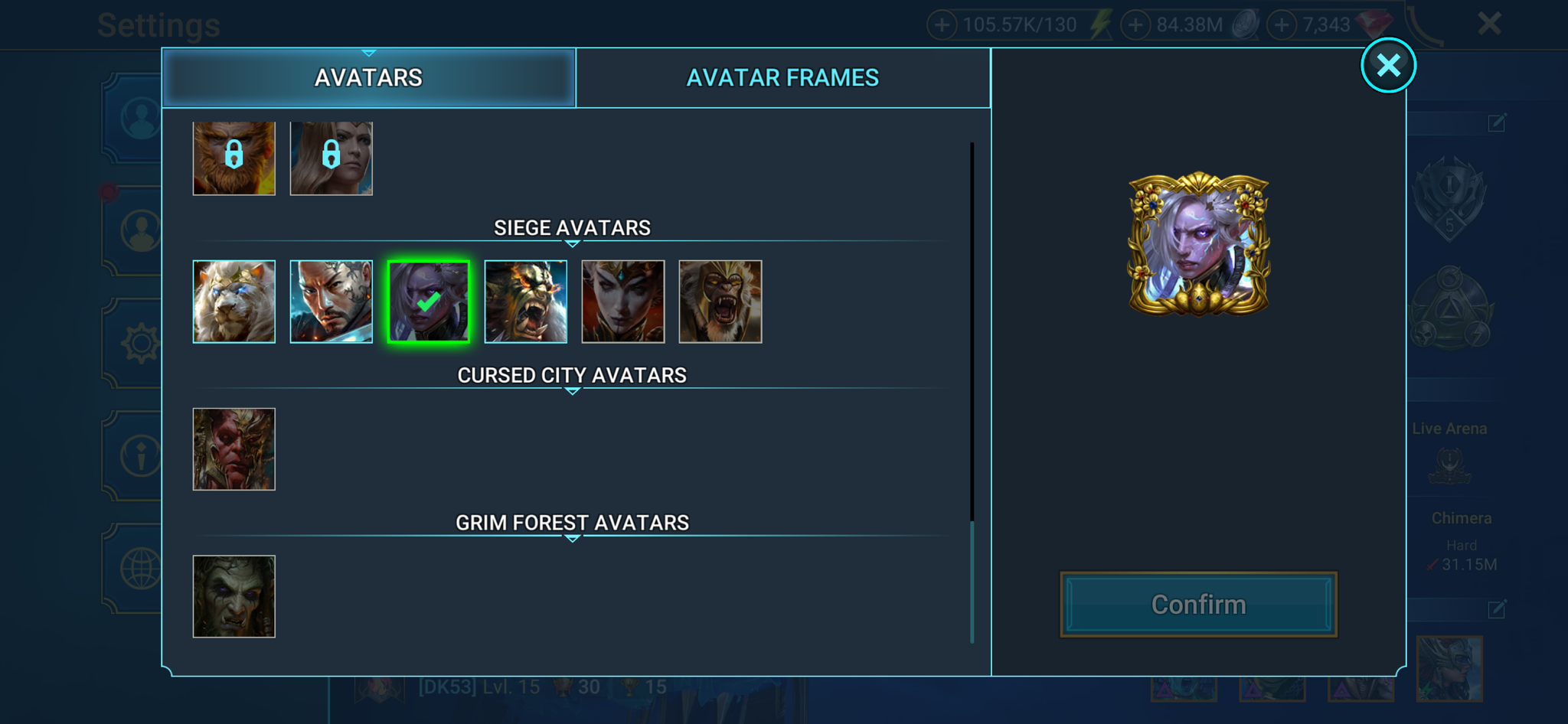Switch to the Avatars tab
This screenshot has width=1568, height=724.
point(368,77)
